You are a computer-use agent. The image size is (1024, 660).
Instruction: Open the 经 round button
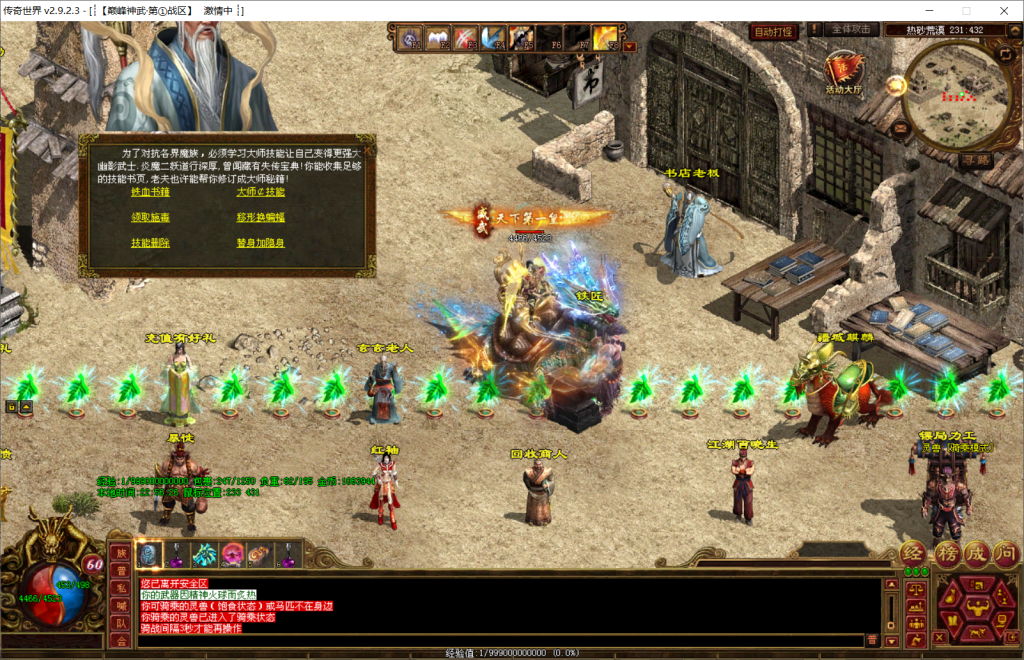pos(914,553)
